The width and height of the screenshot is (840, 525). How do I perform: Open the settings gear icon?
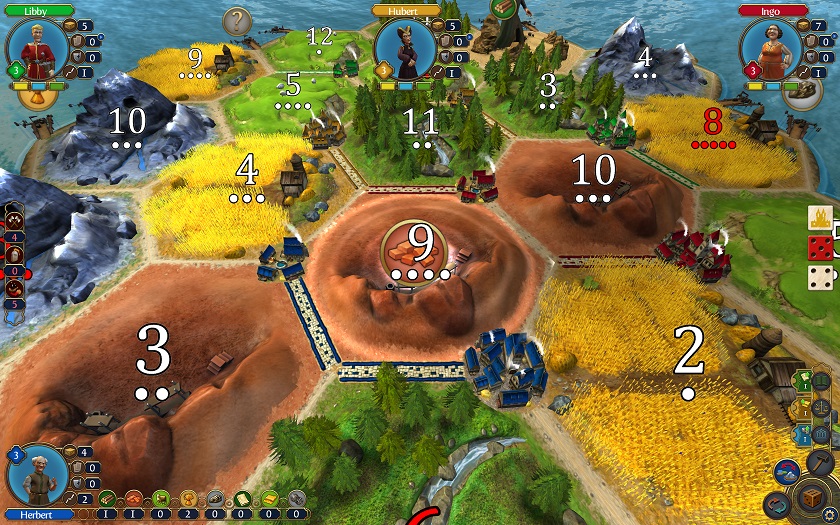(x=829, y=516)
